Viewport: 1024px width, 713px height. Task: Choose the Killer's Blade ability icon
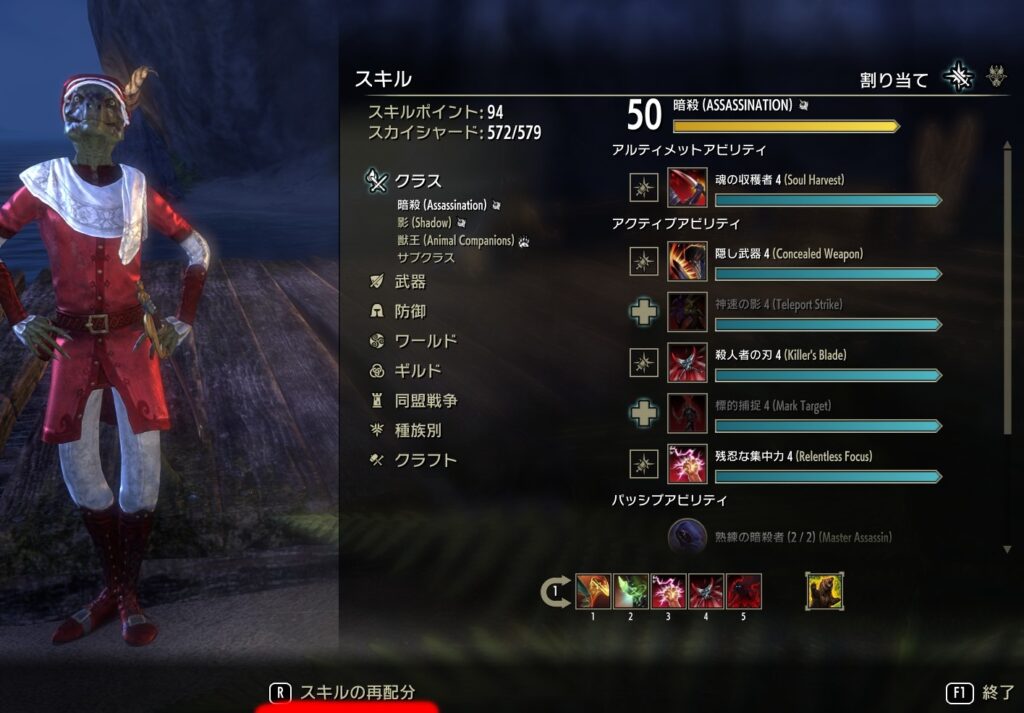click(x=687, y=362)
